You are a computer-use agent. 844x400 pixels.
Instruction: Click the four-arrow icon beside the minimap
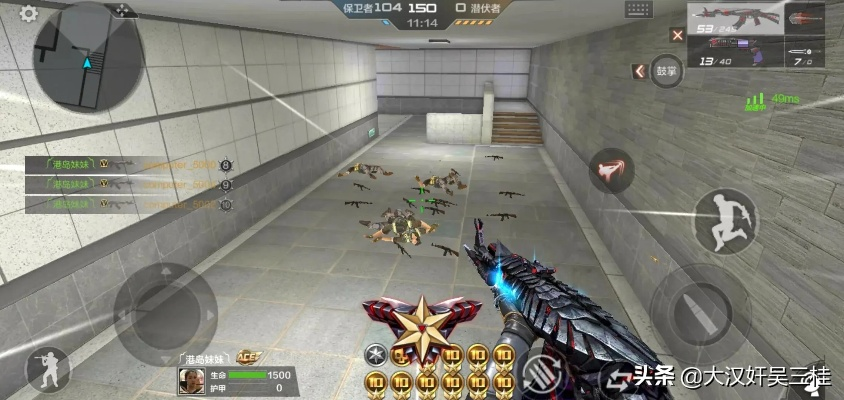pyautogui.click(x=123, y=10)
